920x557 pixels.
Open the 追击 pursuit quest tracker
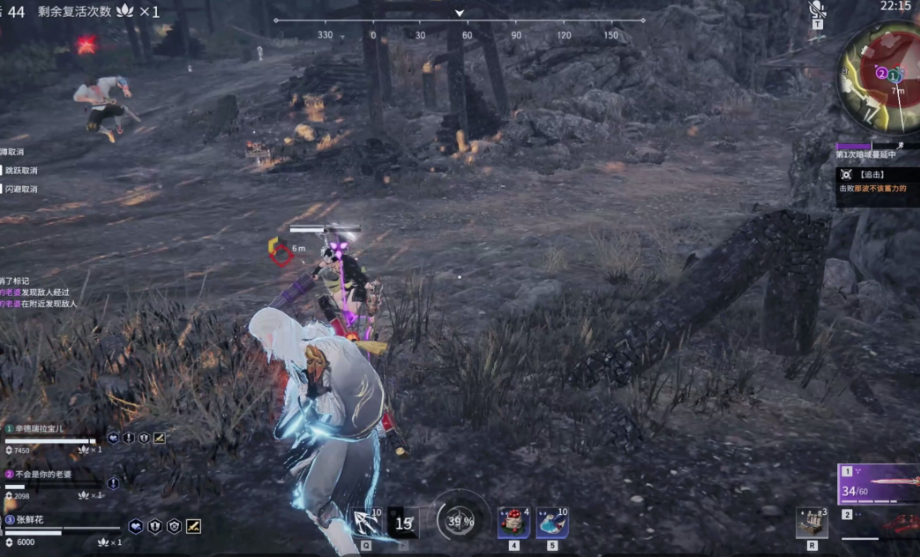tap(877, 180)
